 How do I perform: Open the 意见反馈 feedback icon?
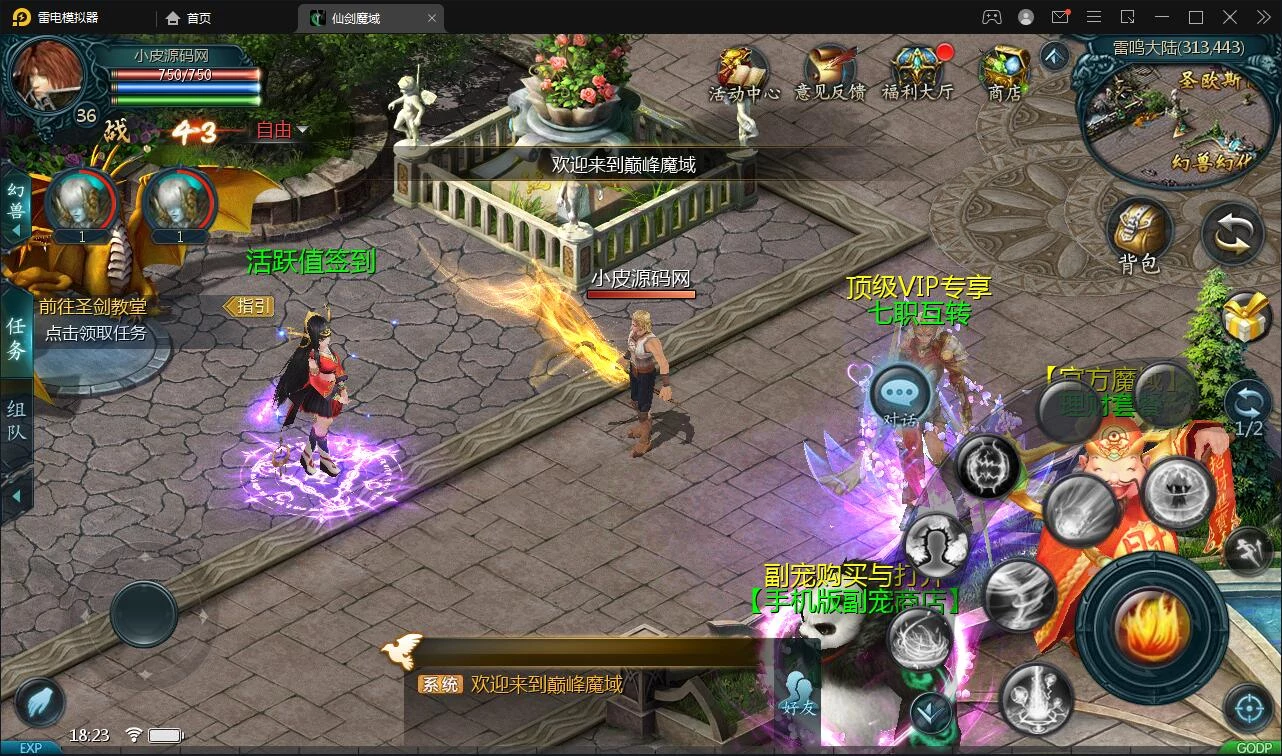pyautogui.click(x=830, y=72)
